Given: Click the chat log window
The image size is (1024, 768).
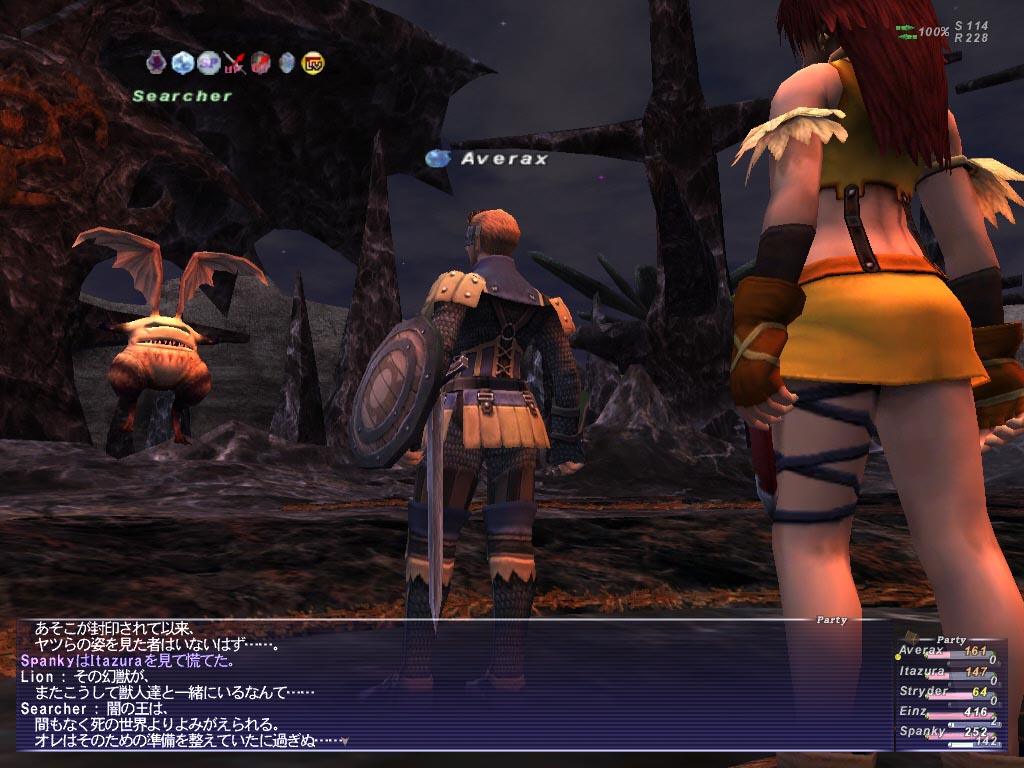Looking at the screenshot, I should pos(450,685).
